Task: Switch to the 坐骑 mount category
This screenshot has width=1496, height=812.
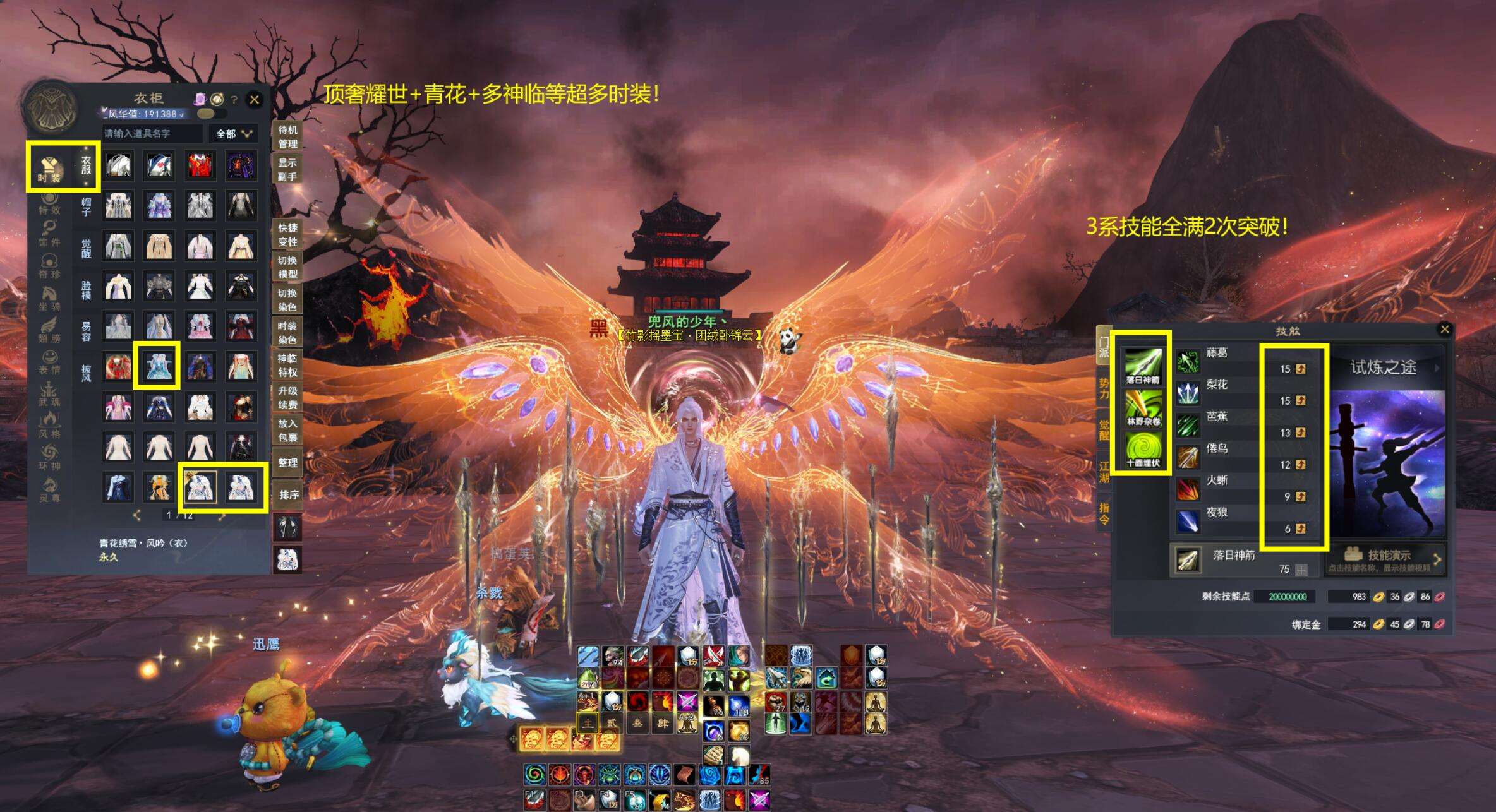Action: coord(50,299)
